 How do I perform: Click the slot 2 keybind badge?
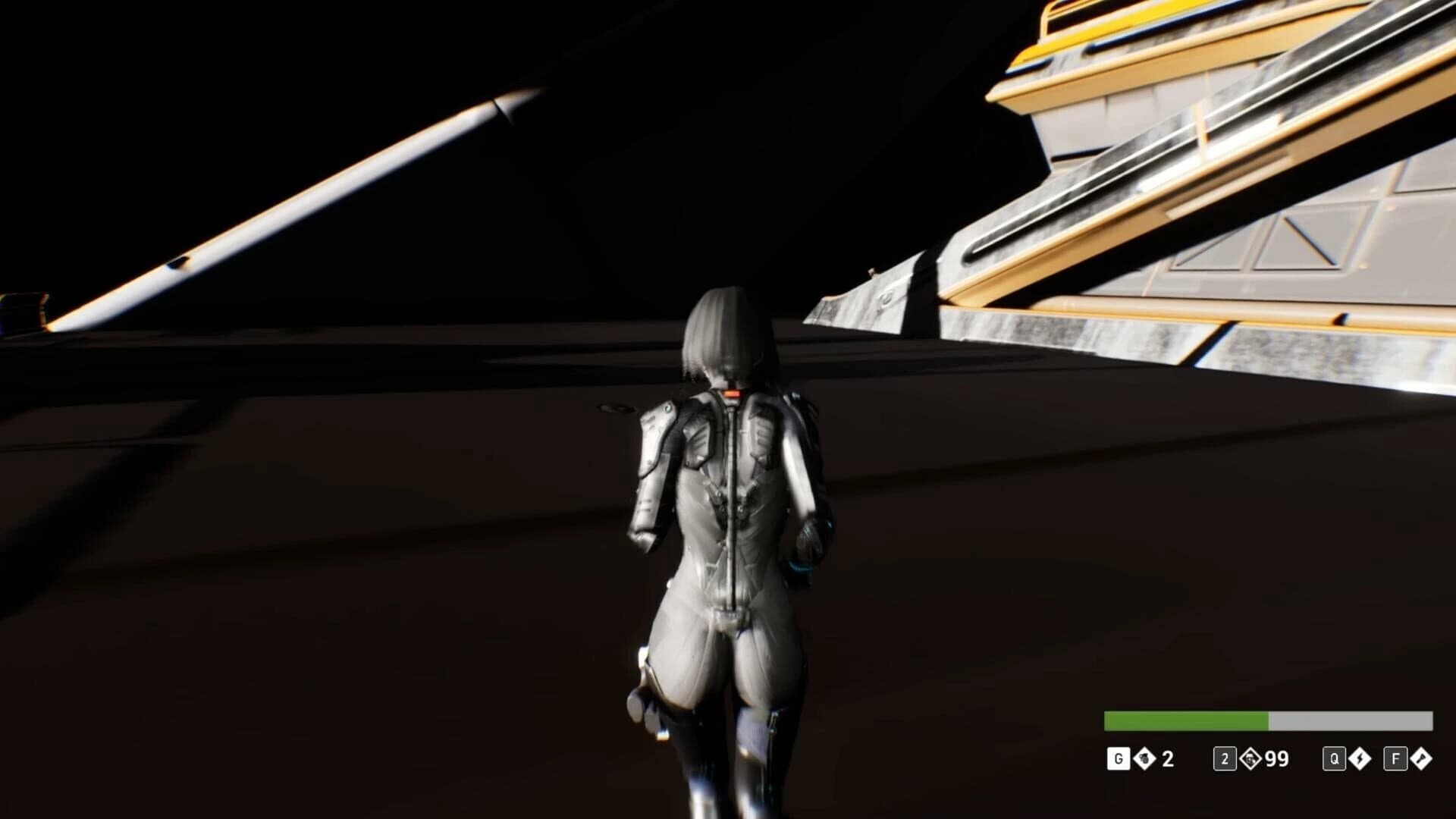[1225, 757]
